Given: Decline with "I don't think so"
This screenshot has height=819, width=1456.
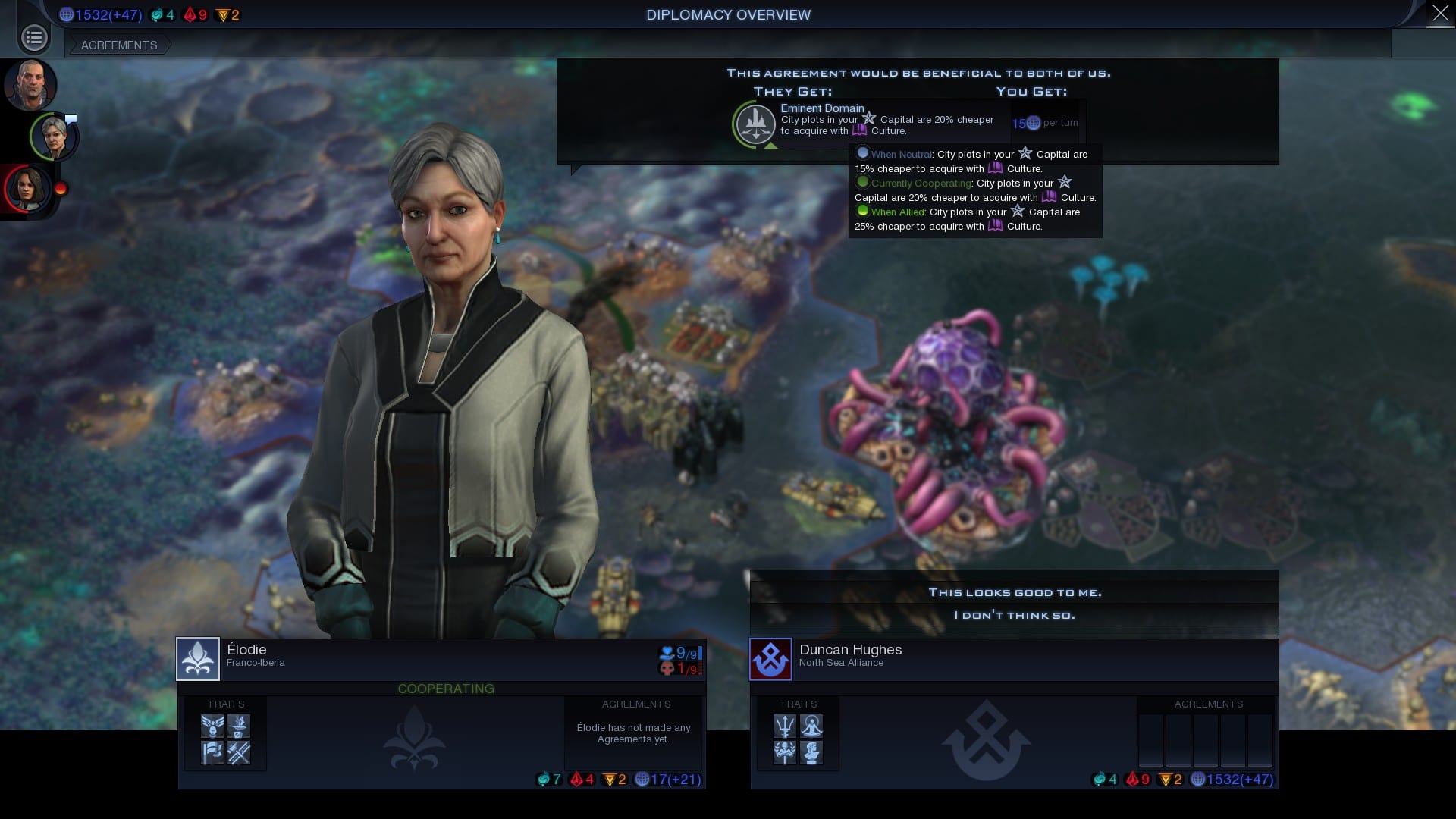Looking at the screenshot, I should pos(1014,615).
